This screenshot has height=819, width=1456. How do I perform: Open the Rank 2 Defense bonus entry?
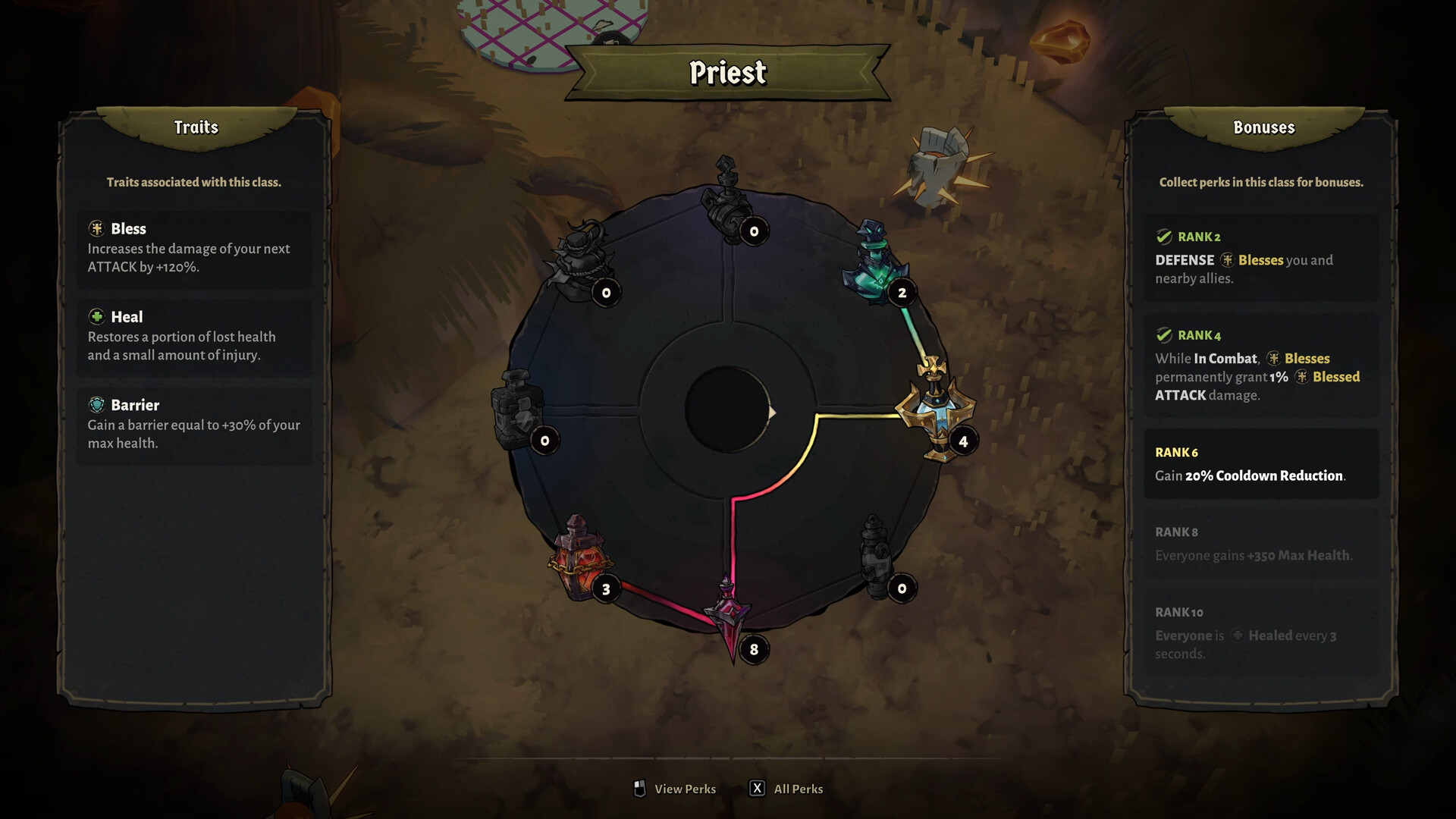coord(1261,258)
